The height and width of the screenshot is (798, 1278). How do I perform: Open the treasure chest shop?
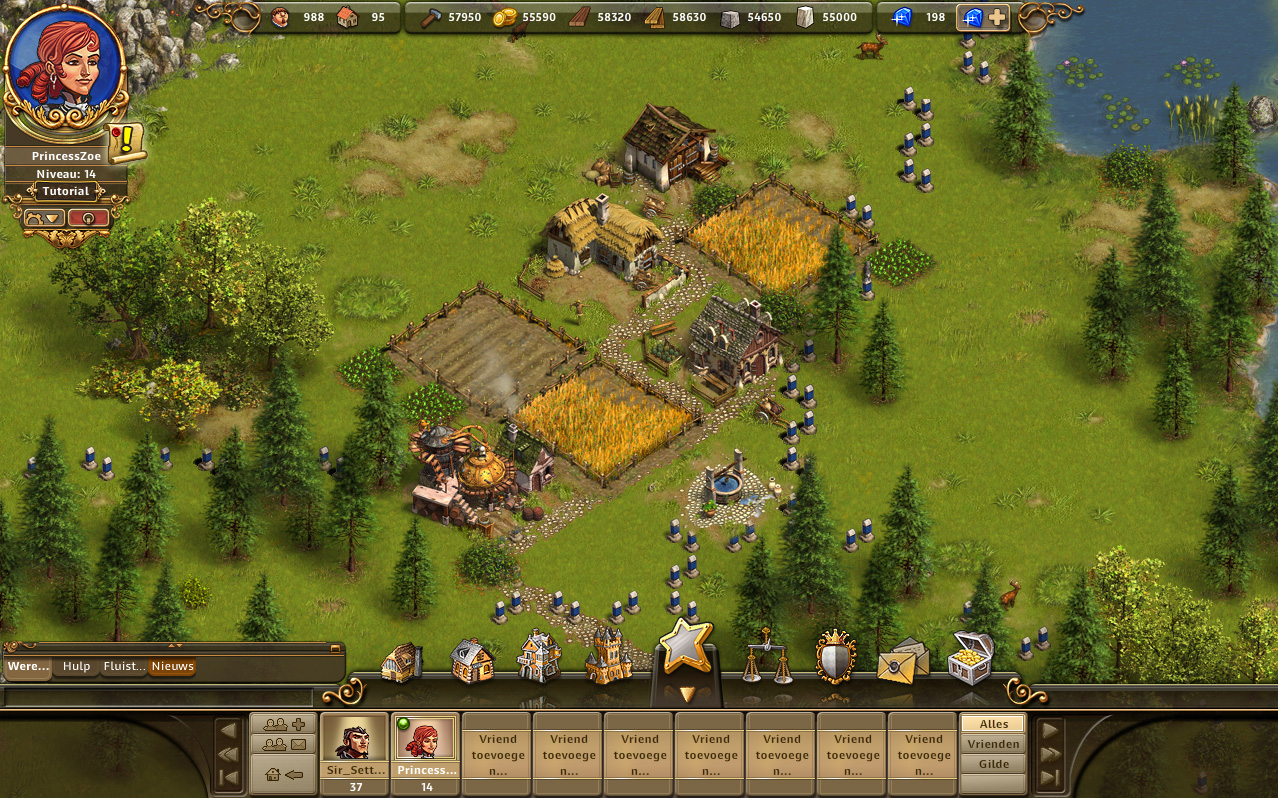pyautogui.click(x=969, y=657)
